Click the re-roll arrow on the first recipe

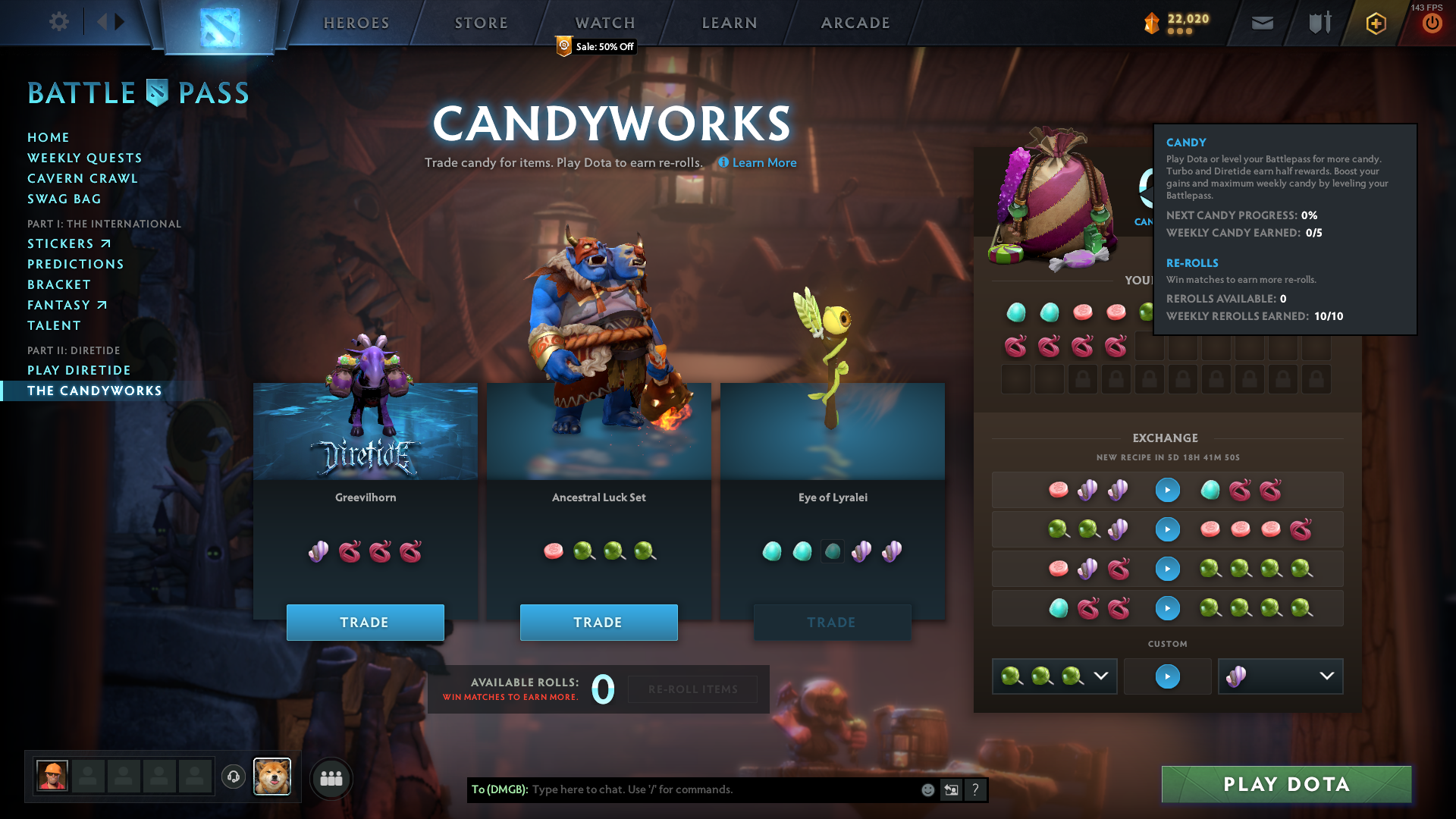(x=1167, y=490)
